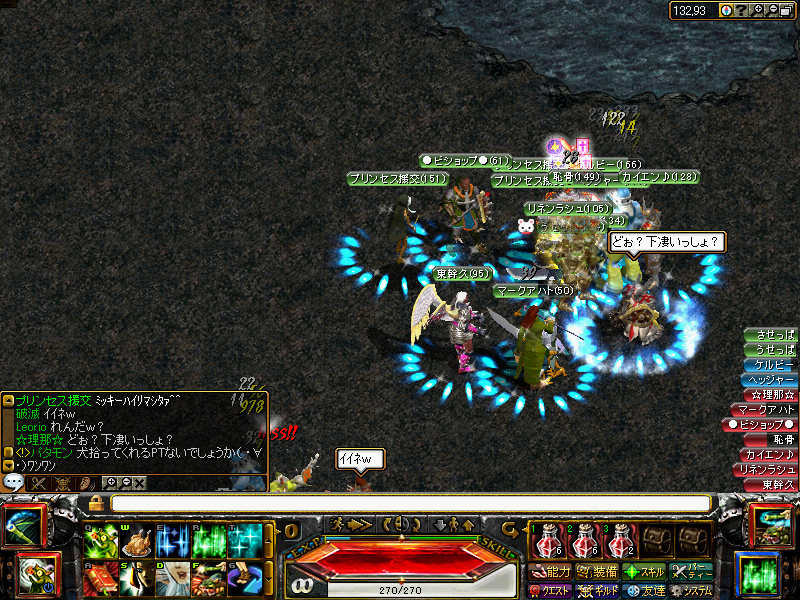Open the スキル (skills) menu
Viewport: 800px width, 600px height.
tap(644, 572)
